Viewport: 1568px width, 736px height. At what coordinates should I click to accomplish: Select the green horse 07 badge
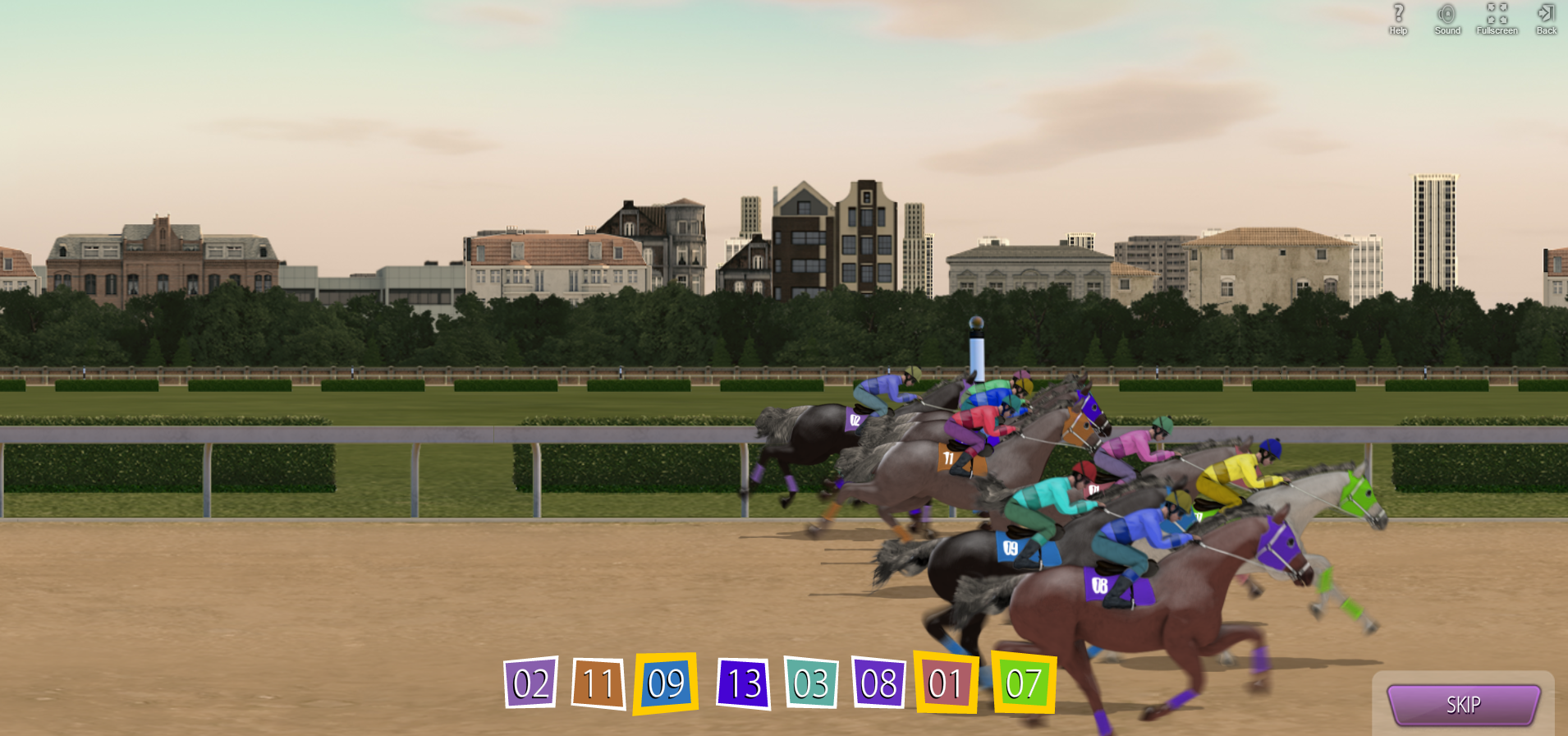1024,683
